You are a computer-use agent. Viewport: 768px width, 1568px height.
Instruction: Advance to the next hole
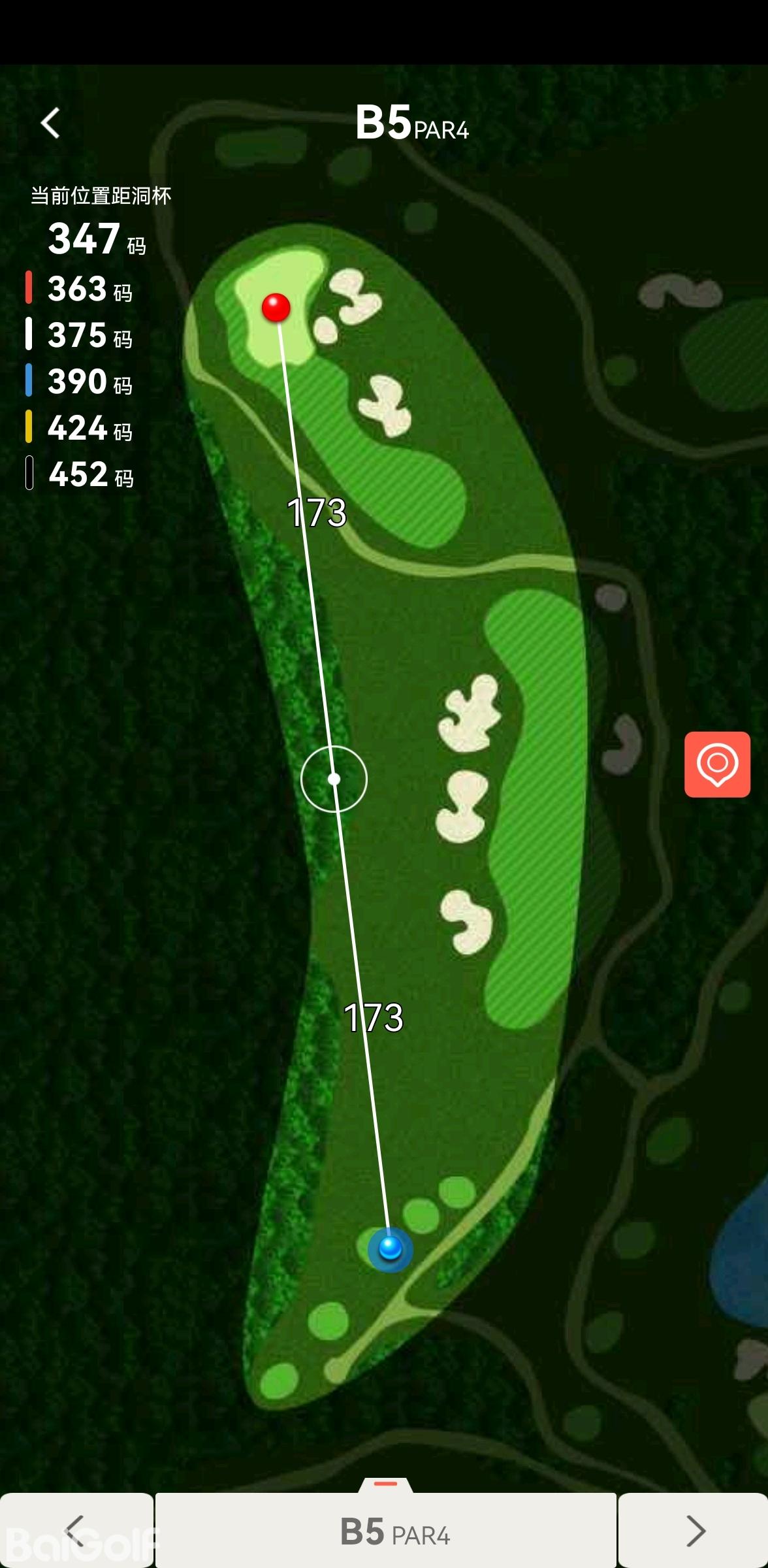[x=694, y=1530]
